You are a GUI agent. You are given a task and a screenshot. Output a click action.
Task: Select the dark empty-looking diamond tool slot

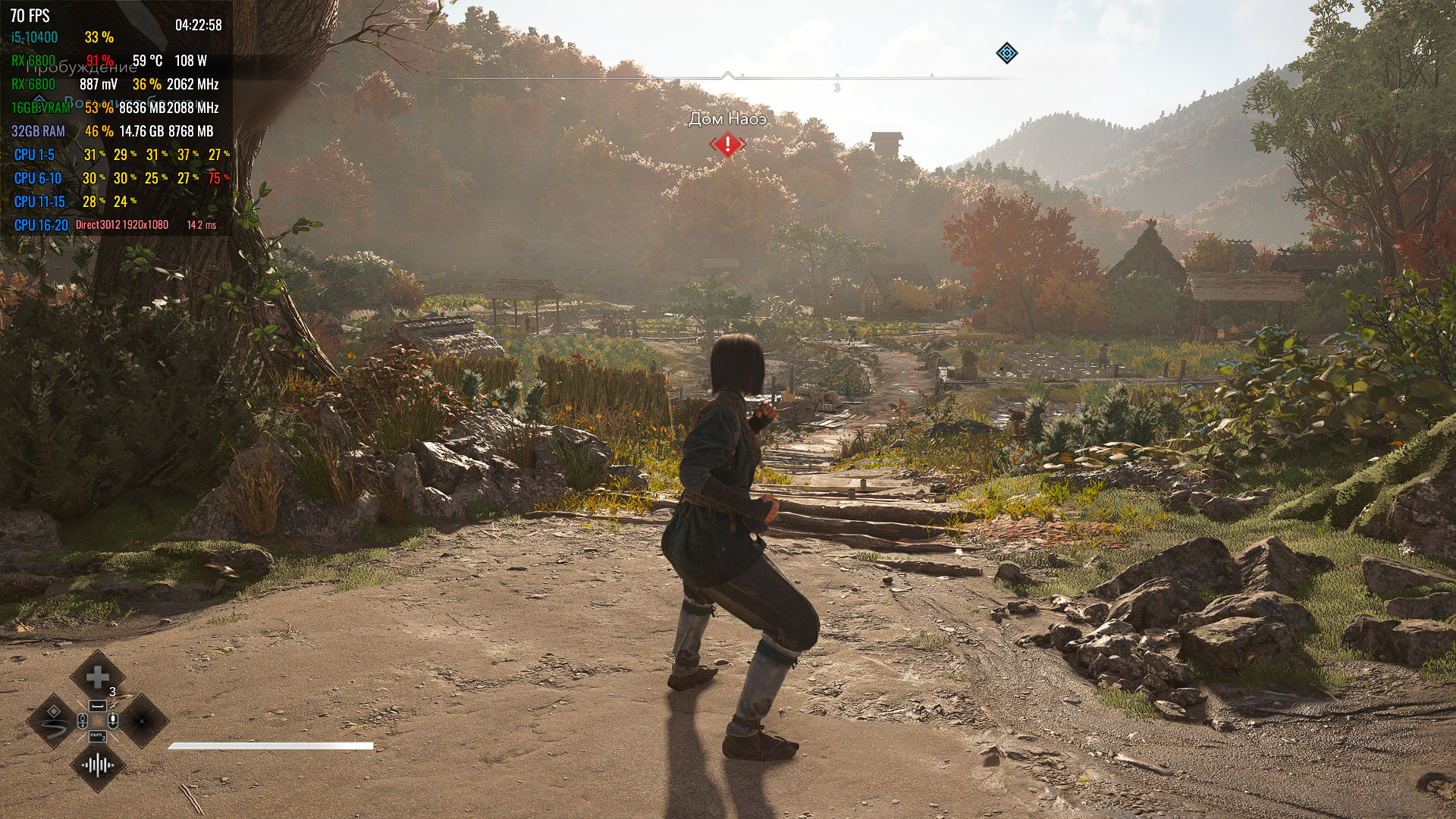coord(142,720)
